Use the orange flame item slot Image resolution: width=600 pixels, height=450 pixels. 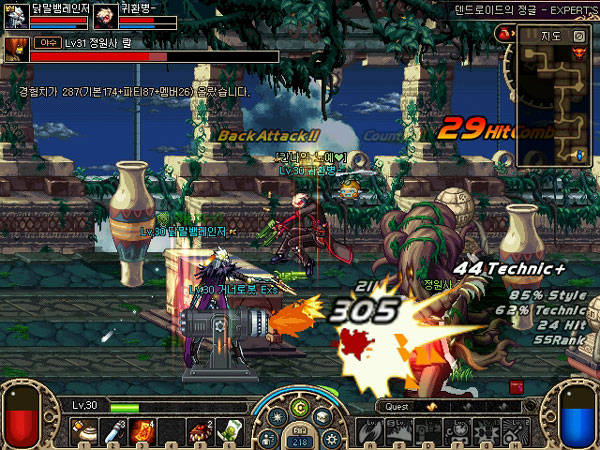(x=142, y=431)
